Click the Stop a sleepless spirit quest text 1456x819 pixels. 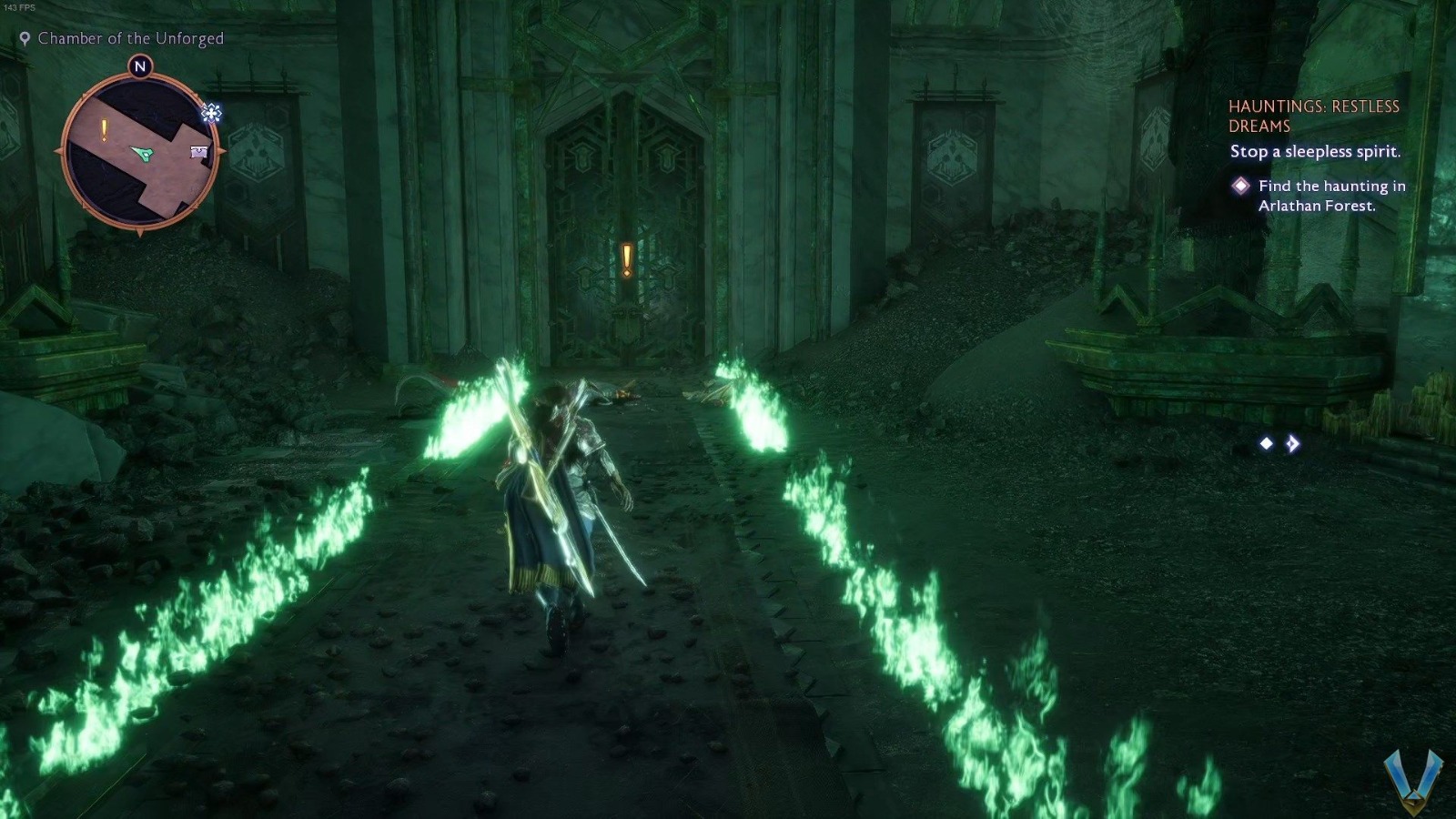click(x=1318, y=153)
